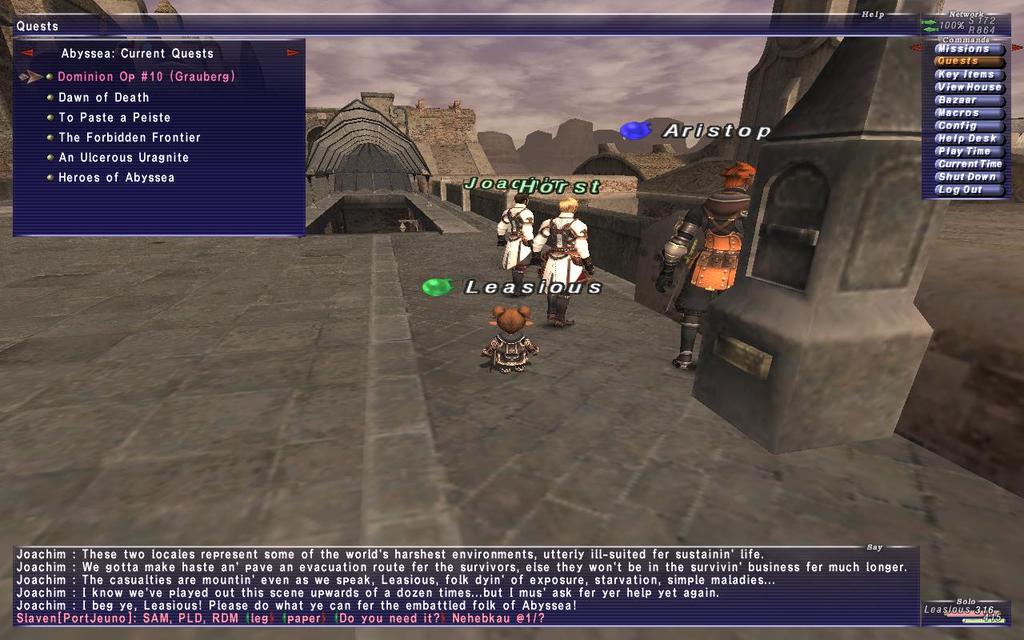Show the Current Time
The width and height of the screenshot is (1024, 640).
[x=967, y=164]
